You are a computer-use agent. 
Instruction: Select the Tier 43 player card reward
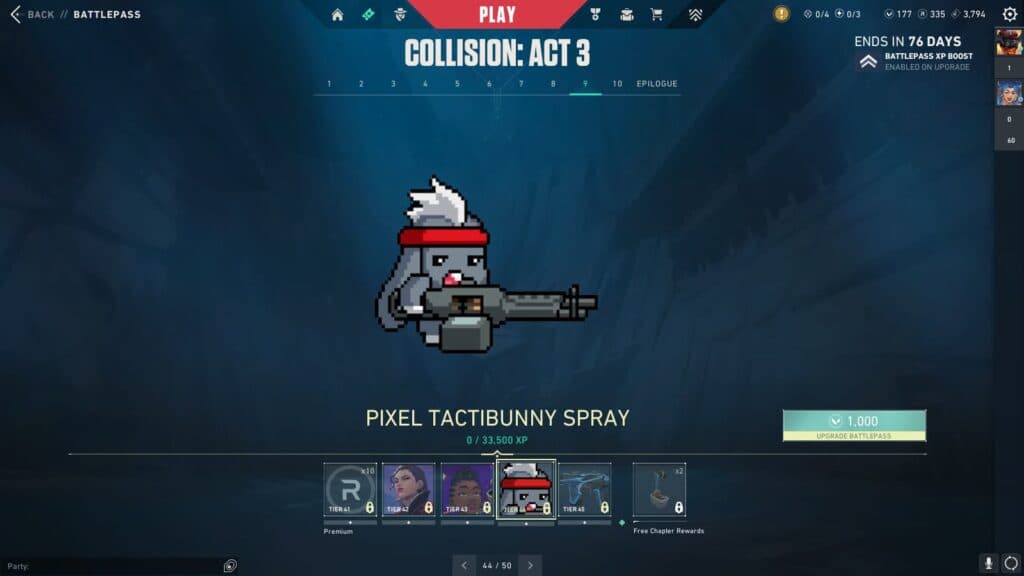(x=467, y=489)
